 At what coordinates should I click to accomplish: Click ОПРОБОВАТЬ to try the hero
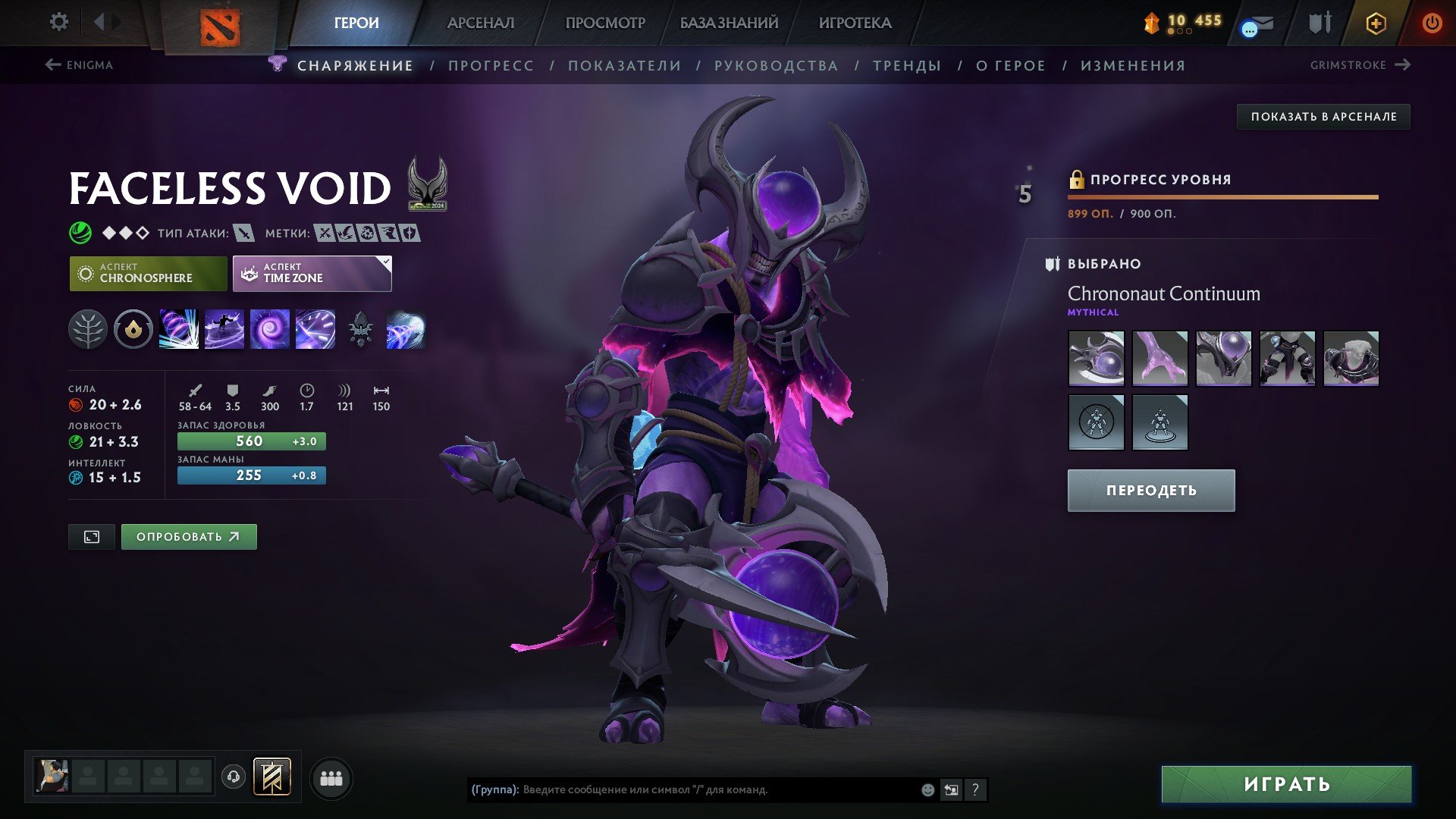[x=188, y=536]
